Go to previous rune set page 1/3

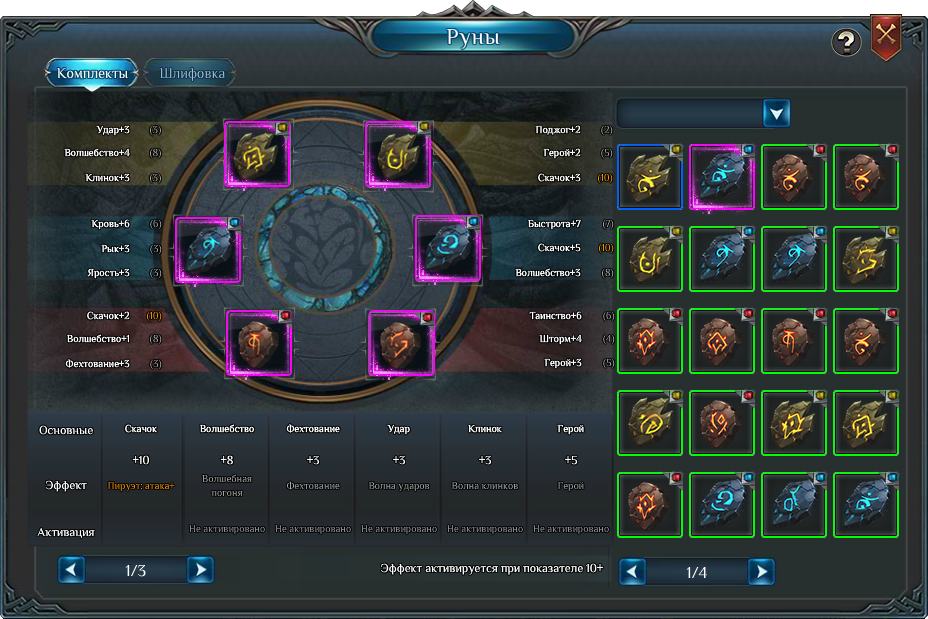(72, 570)
